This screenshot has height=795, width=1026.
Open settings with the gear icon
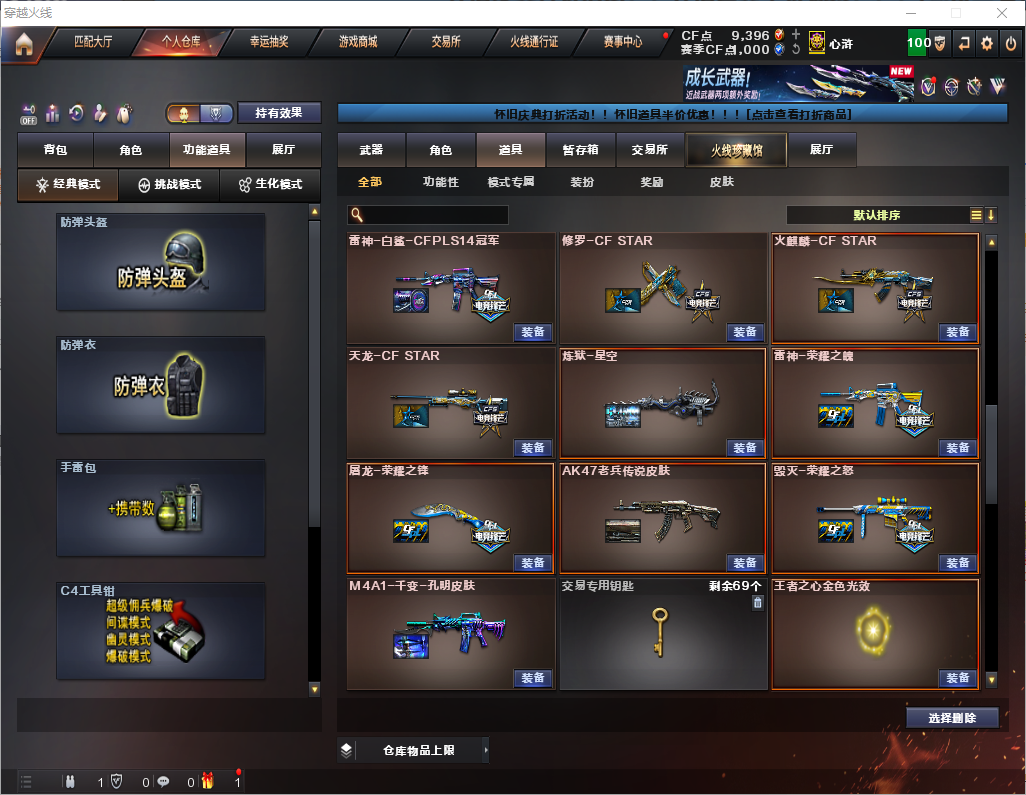(x=987, y=43)
